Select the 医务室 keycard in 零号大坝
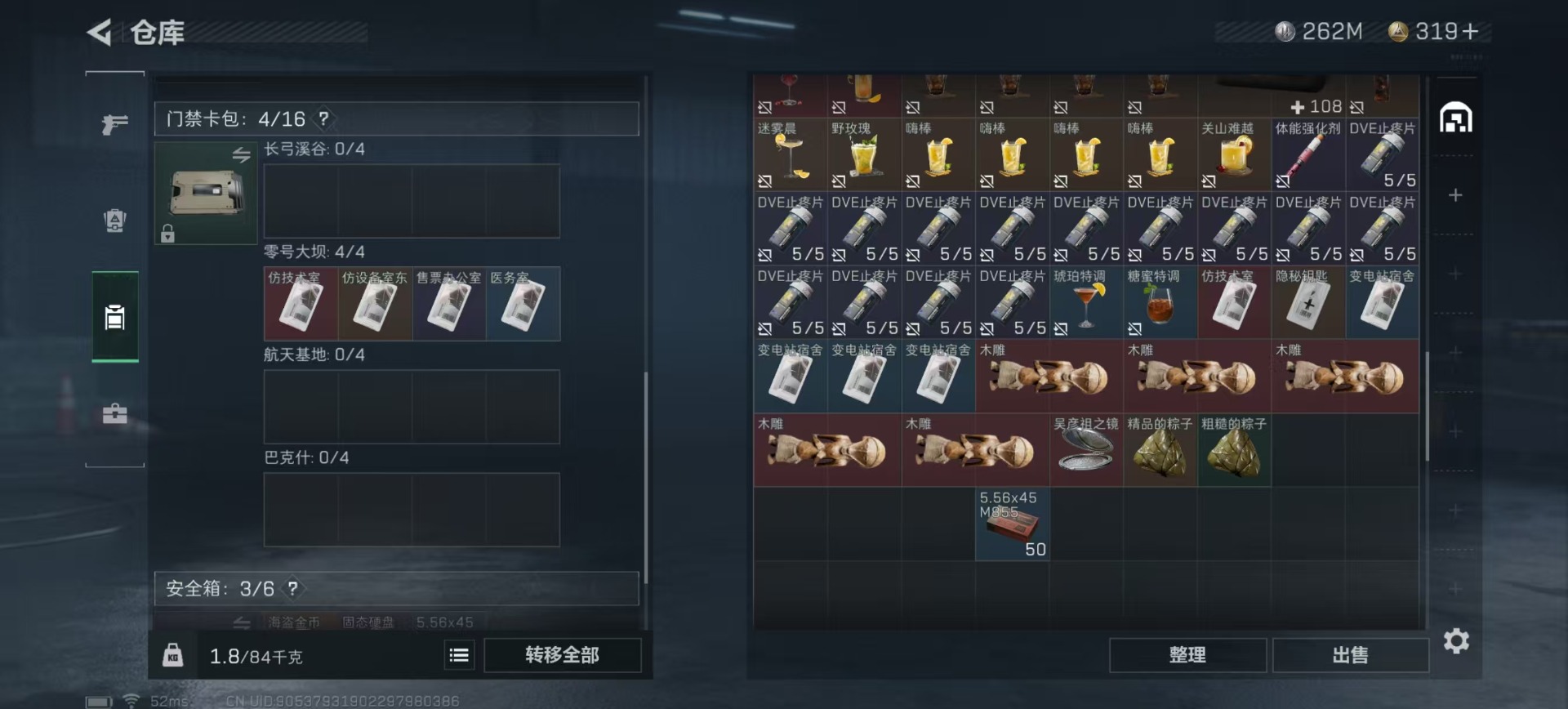 (523, 304)
